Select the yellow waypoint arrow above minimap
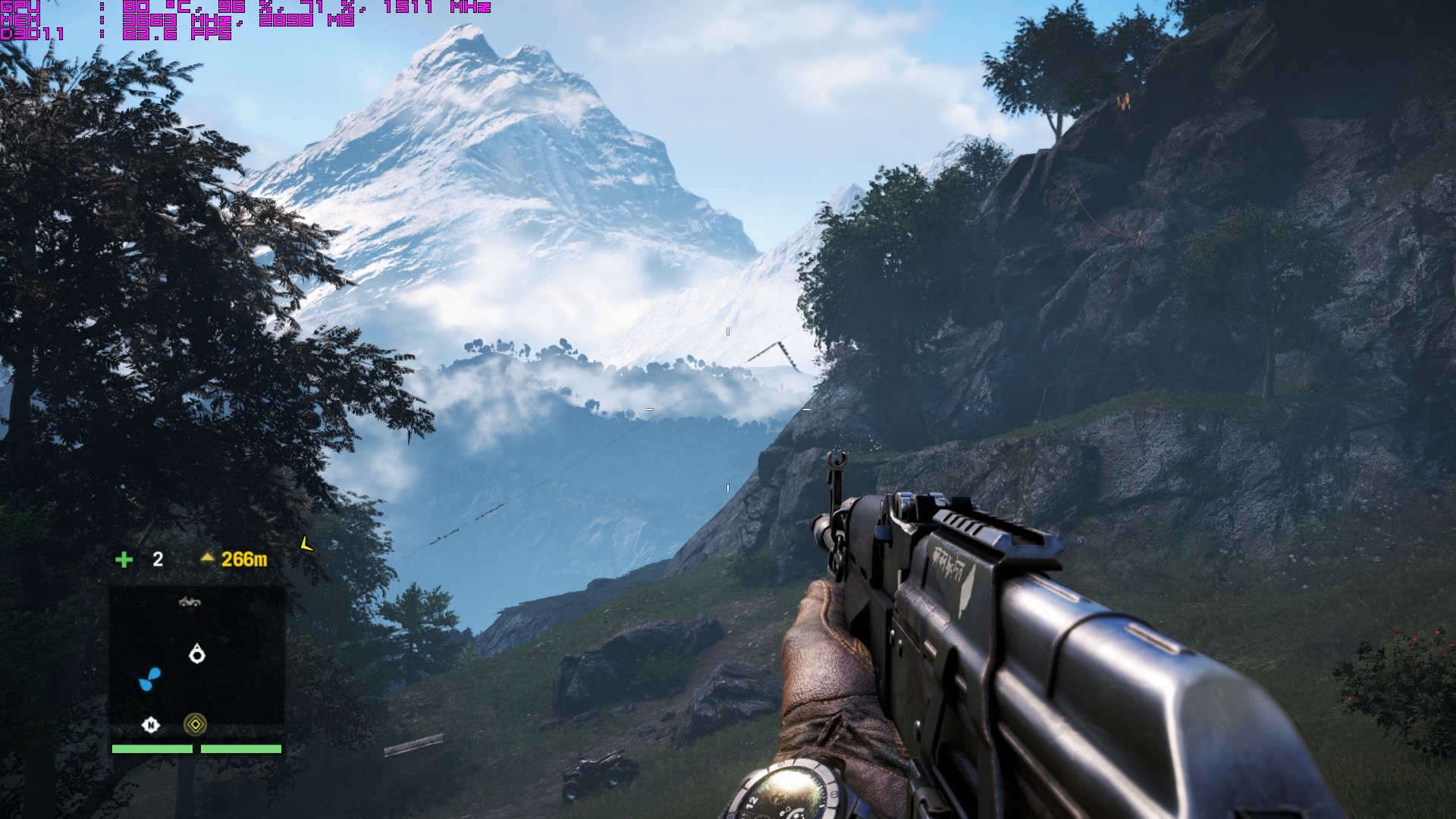The height and width of the screenshot is (819, 1456). pos(306,544)
